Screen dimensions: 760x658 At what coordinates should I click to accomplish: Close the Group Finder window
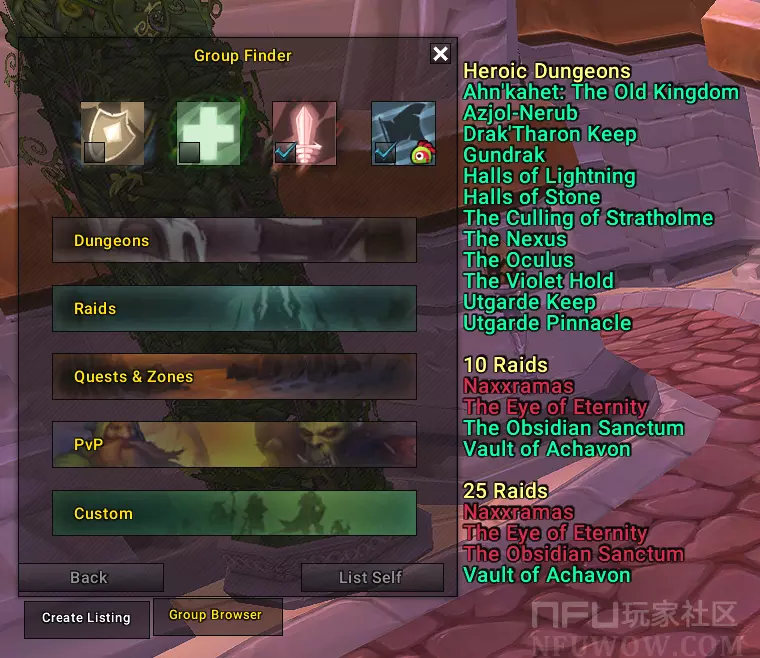[440, 54]
